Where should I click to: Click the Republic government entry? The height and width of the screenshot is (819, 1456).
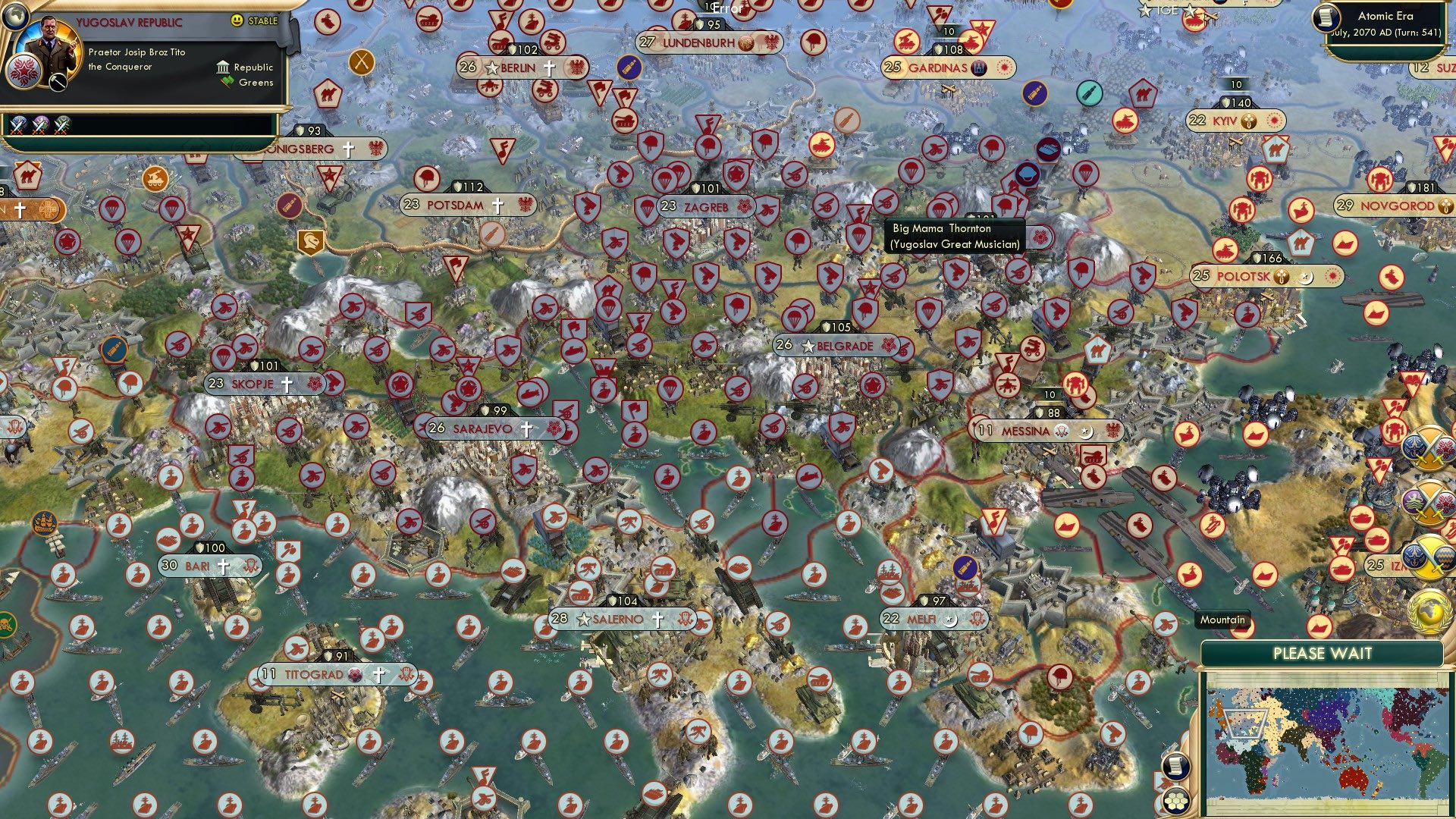[x=246, y=67]
